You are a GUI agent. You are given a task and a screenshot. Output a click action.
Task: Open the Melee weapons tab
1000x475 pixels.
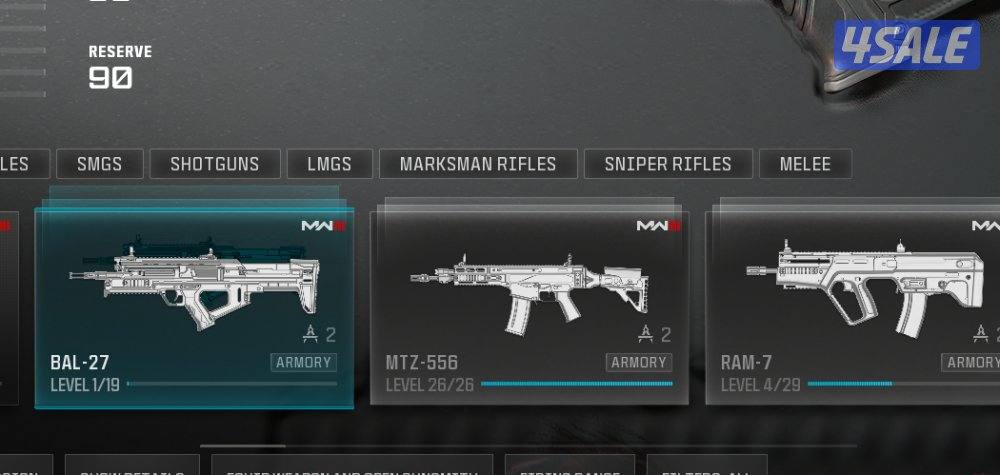805,164
